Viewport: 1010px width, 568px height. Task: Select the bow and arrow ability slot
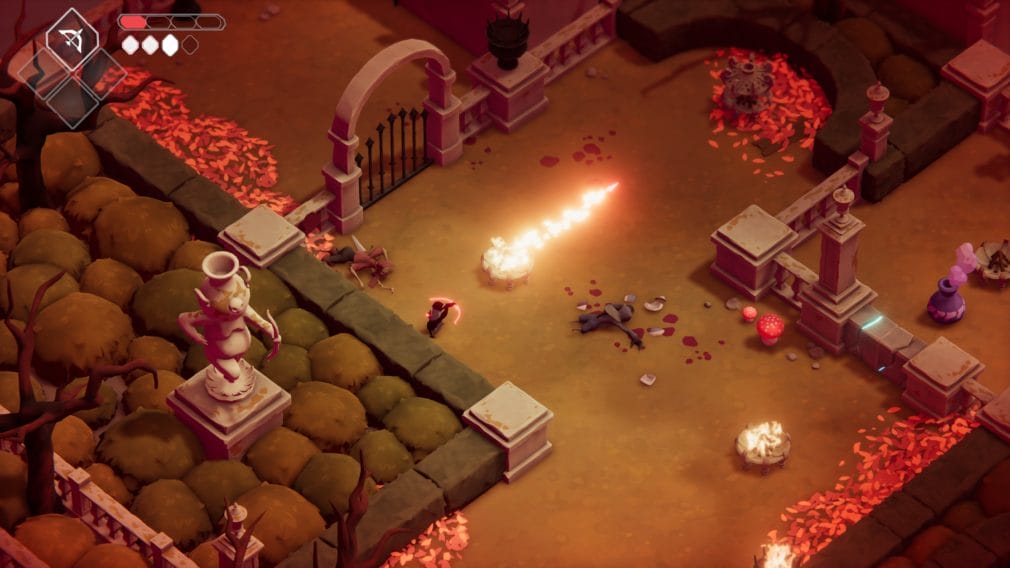[x=72, y=40]
